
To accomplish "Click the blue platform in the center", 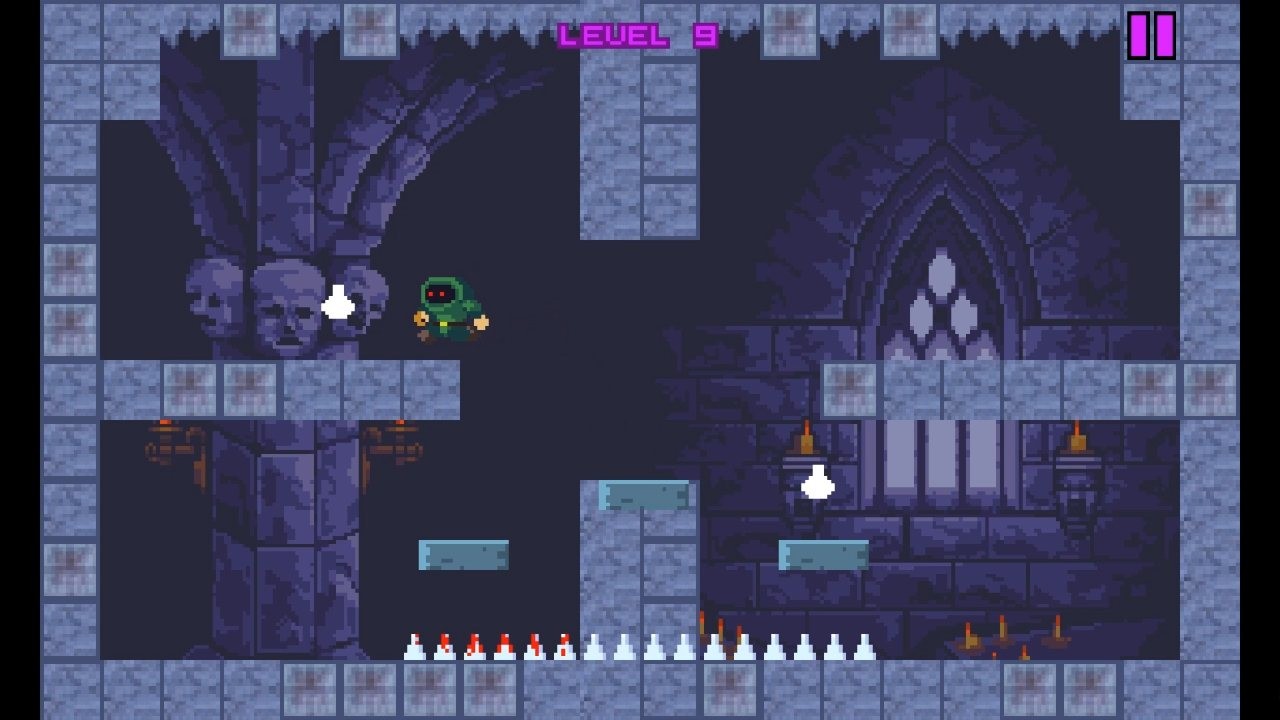I will click(x=643, y=495).
